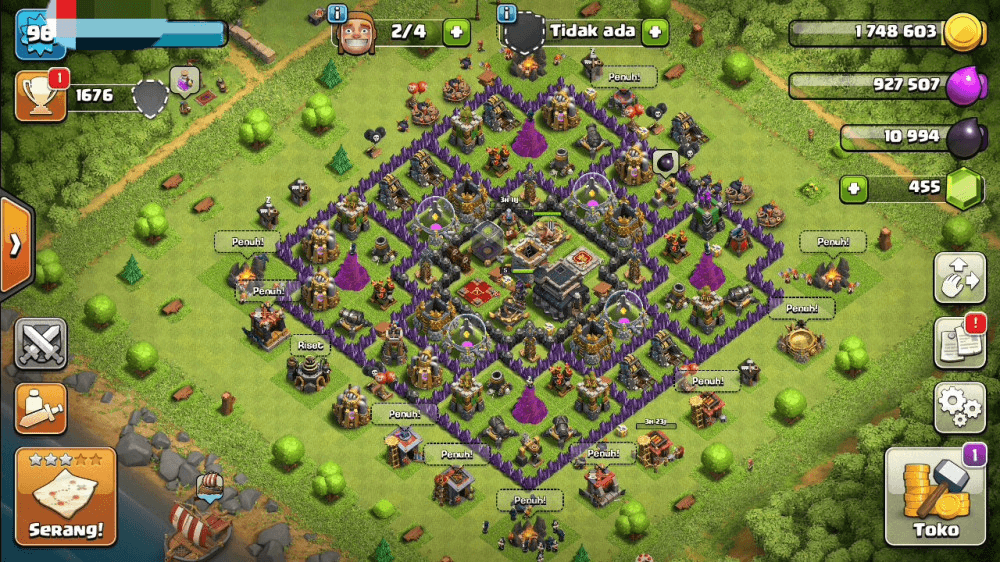Open the news and messages panel
The height and width of the screenshot is (562, 1000).
960,343
